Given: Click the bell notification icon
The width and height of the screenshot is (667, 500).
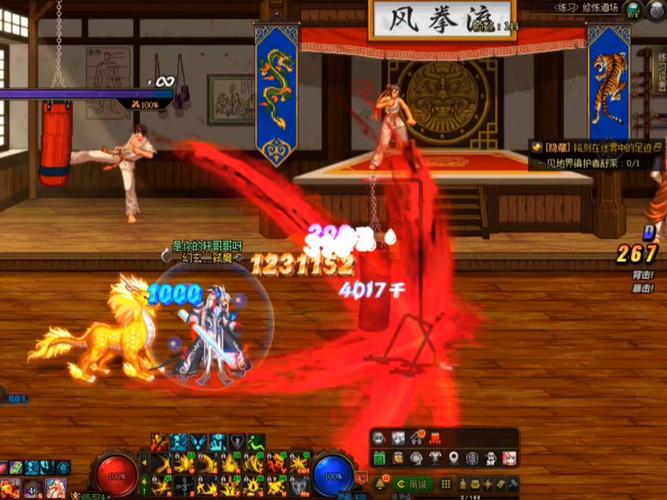Looking at the screenshot, I should 379,484.
